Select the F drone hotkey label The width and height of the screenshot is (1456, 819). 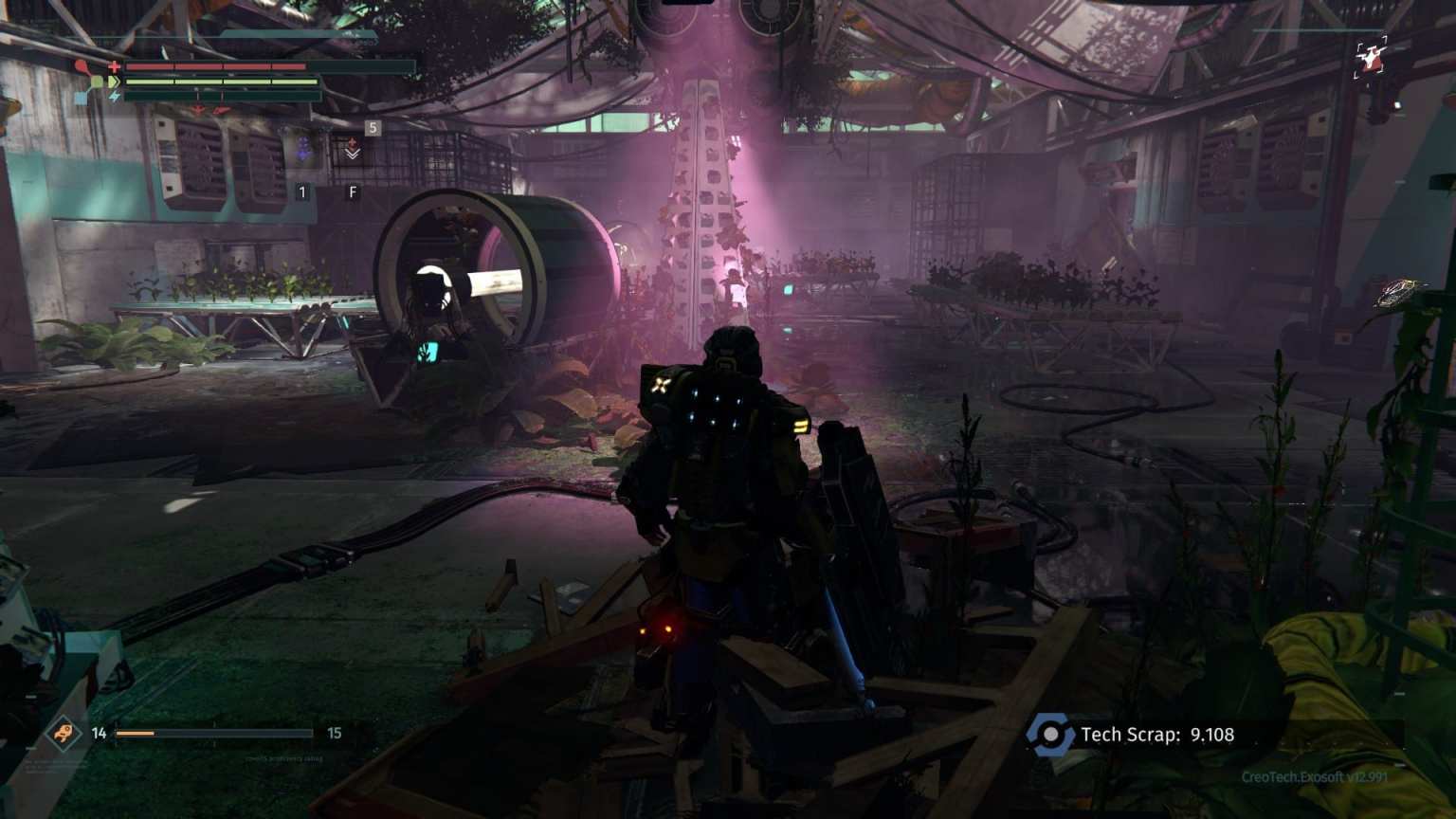(353, 191)
